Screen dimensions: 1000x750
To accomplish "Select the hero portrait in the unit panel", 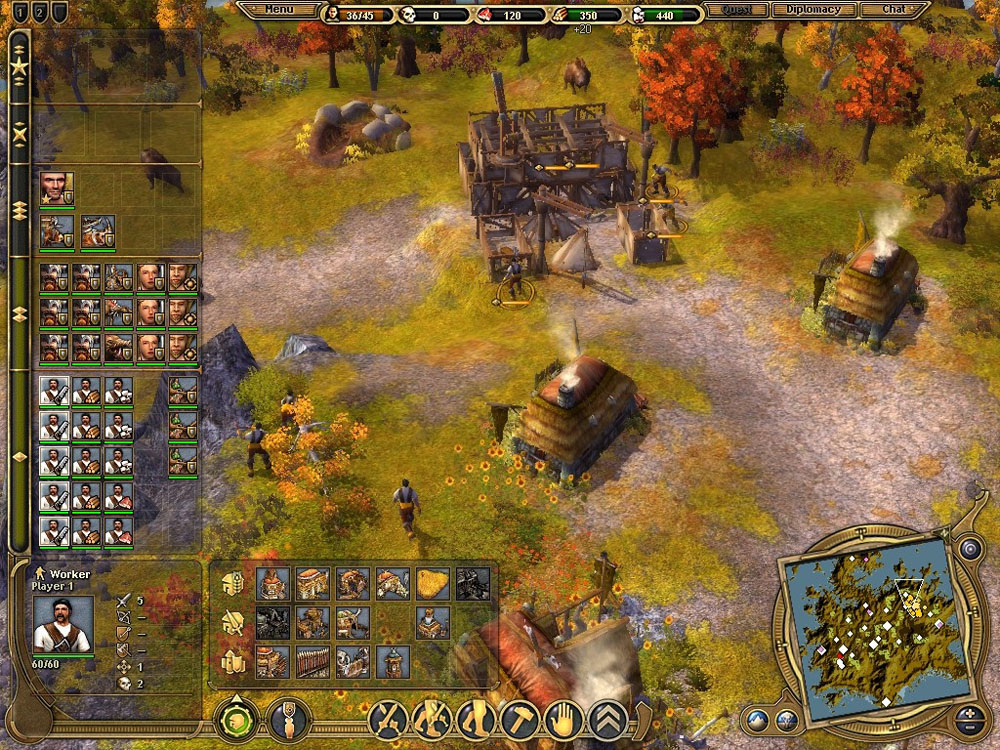I will (x=56, y=189).
